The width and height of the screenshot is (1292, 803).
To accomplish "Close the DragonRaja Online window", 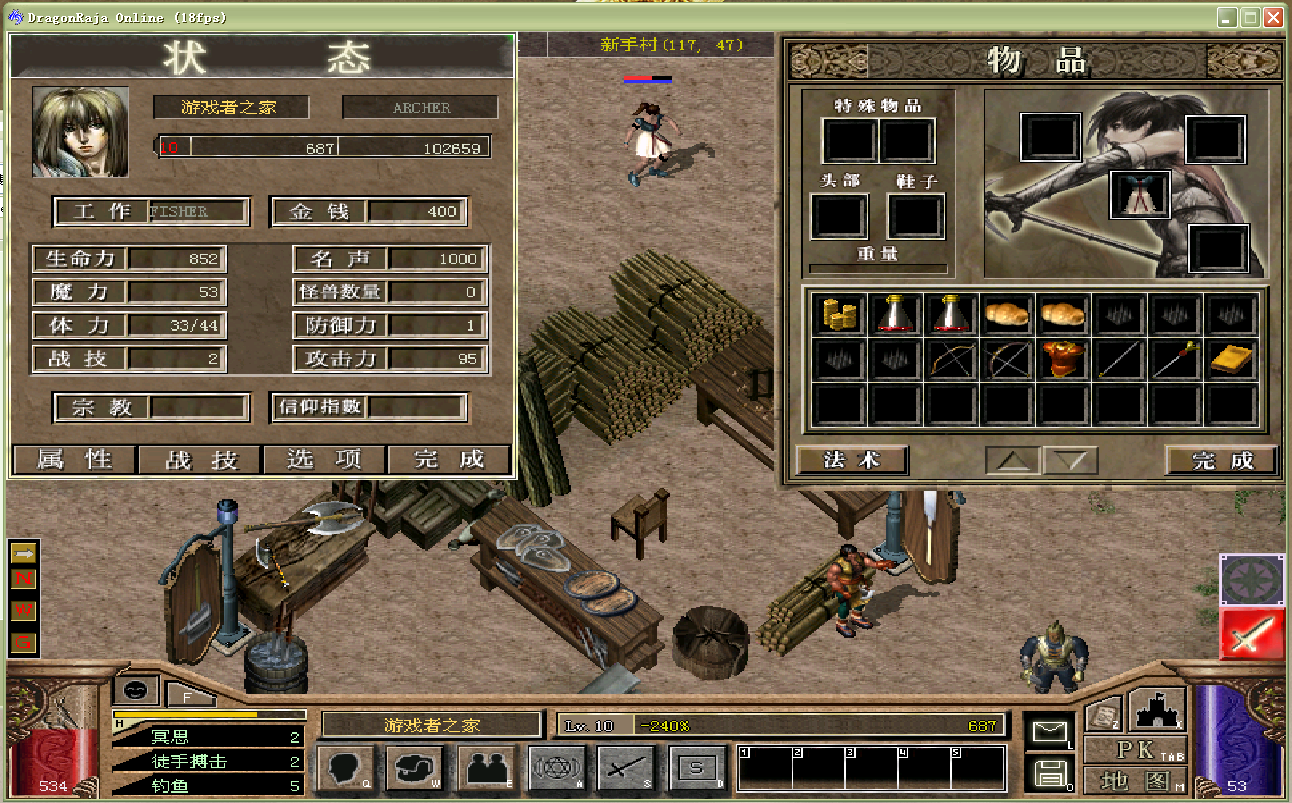I will (1273, 17).
